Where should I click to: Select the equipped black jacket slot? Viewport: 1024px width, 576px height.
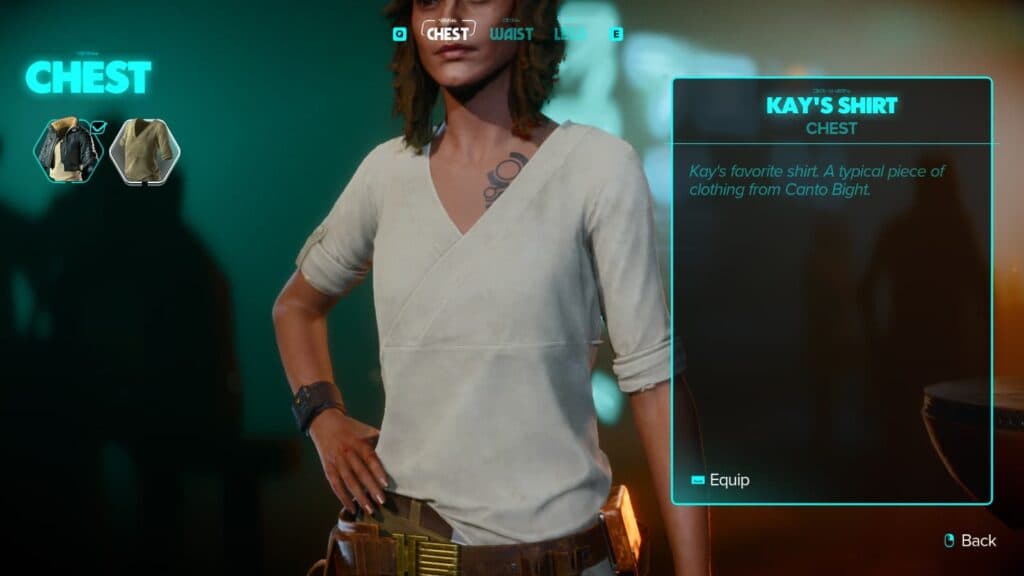click(x=68, y=151)
